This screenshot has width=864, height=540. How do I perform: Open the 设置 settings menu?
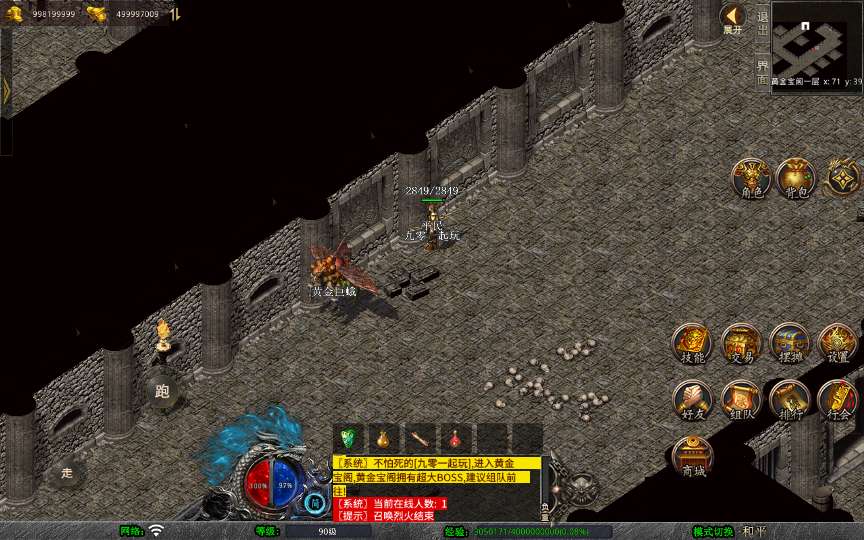838,343
